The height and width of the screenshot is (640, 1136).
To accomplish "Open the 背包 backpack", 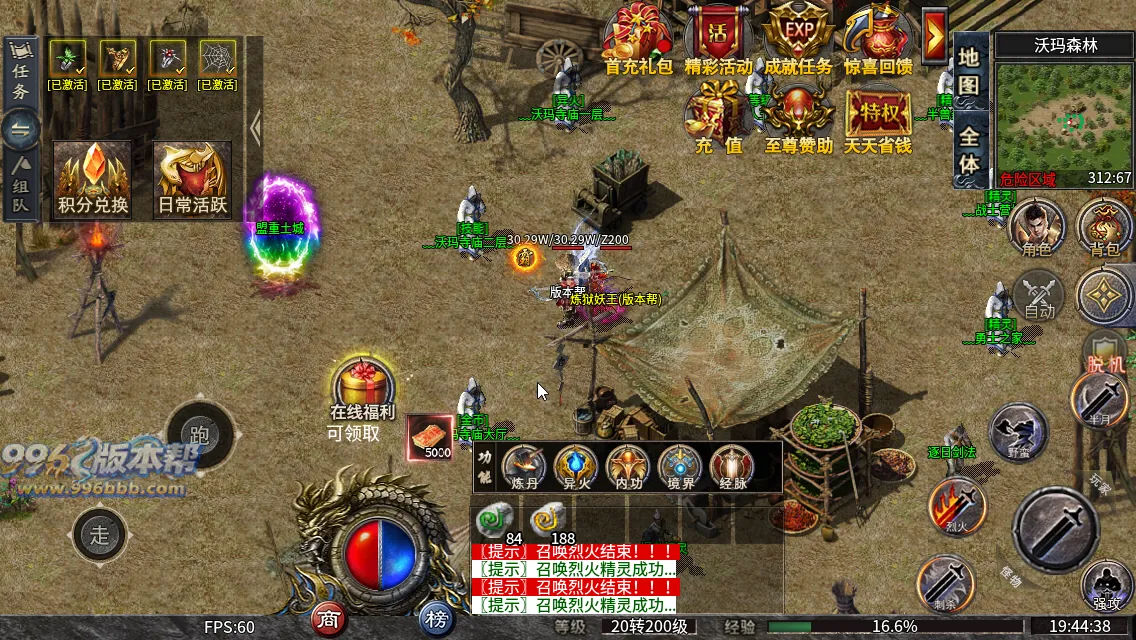I will coord(1104,226).
